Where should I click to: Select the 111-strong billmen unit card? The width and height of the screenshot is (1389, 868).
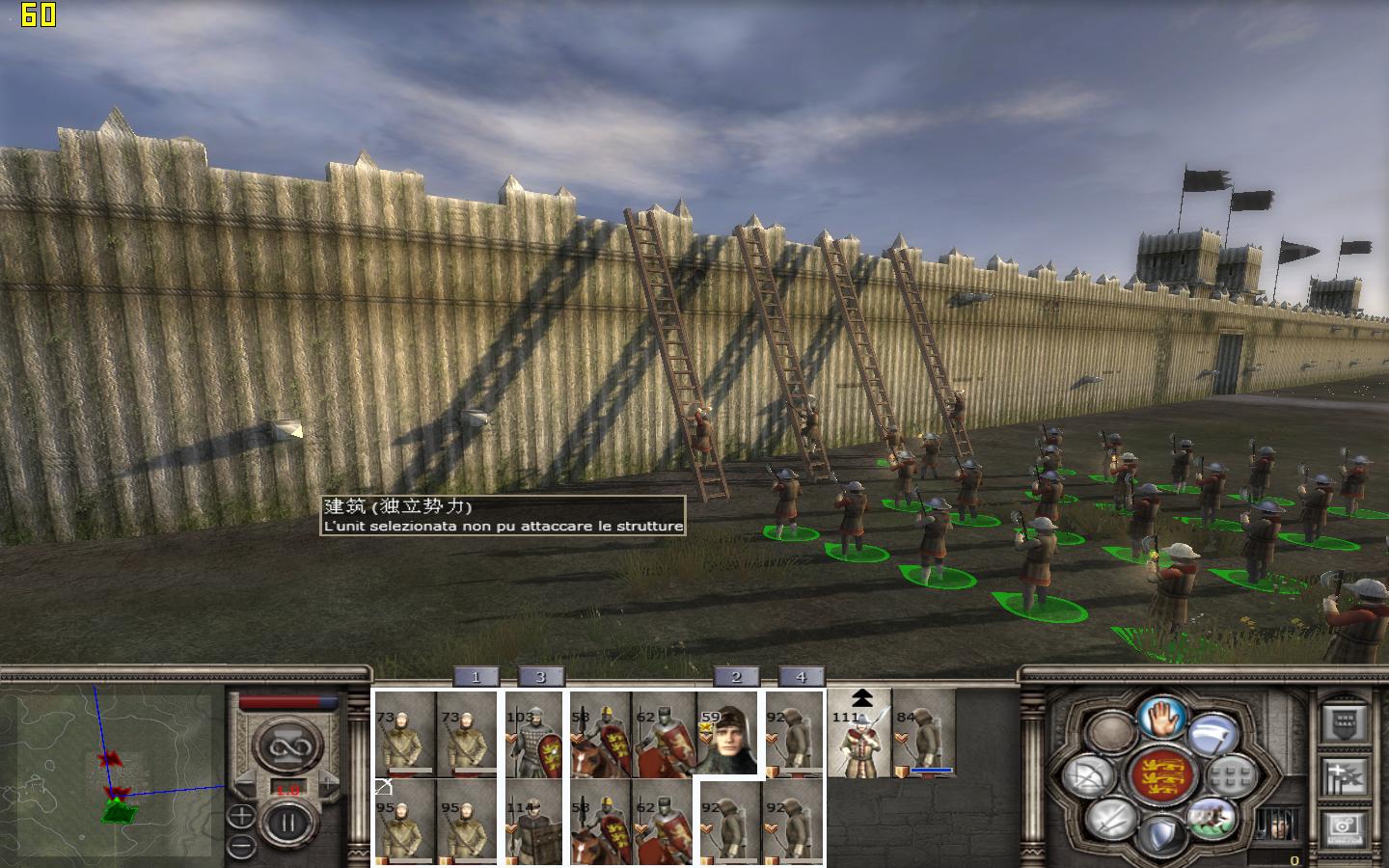pyautogui.click(x=859, y=735)
